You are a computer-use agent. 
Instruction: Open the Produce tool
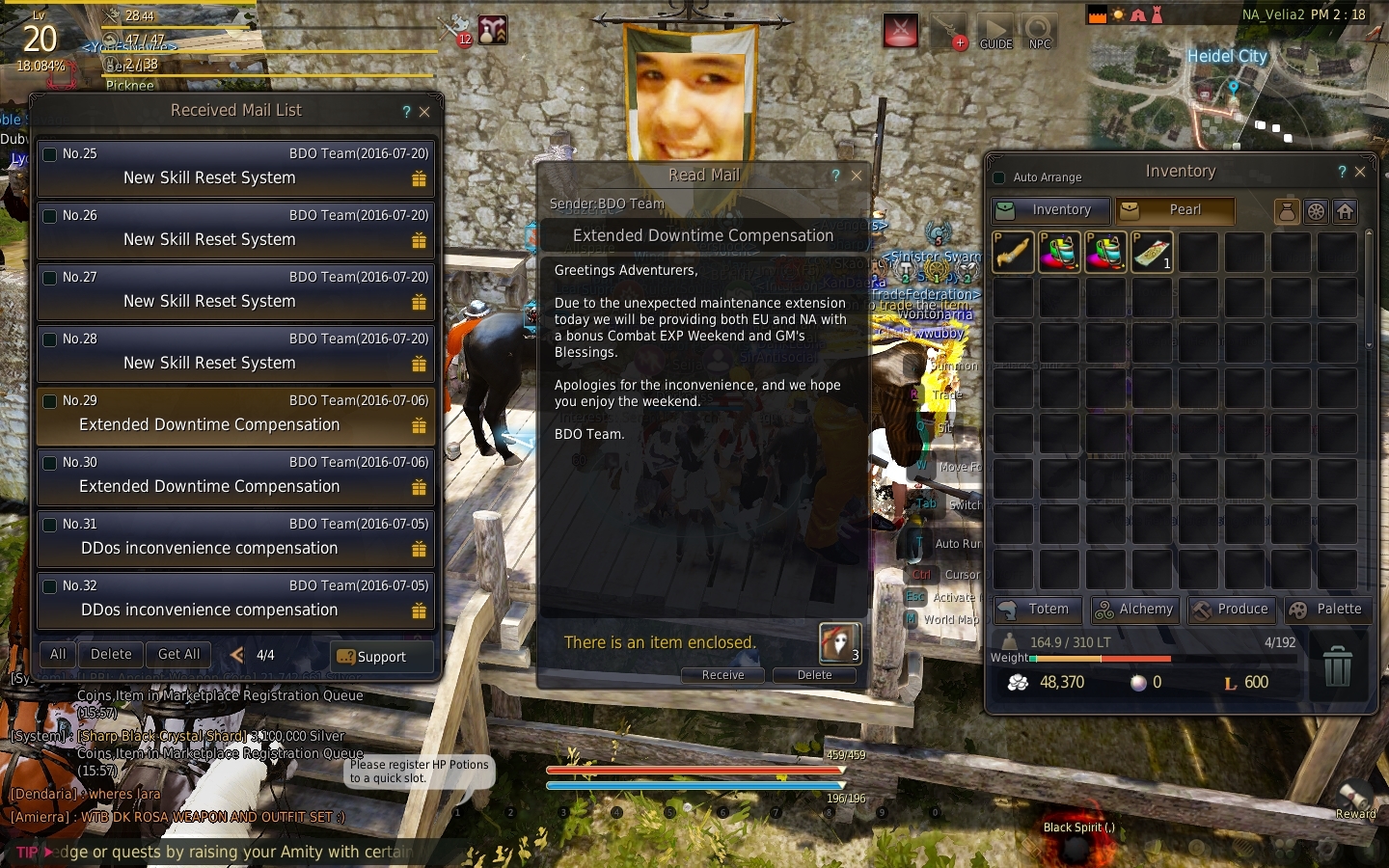pyautogui.click(x=1232, y=610)
